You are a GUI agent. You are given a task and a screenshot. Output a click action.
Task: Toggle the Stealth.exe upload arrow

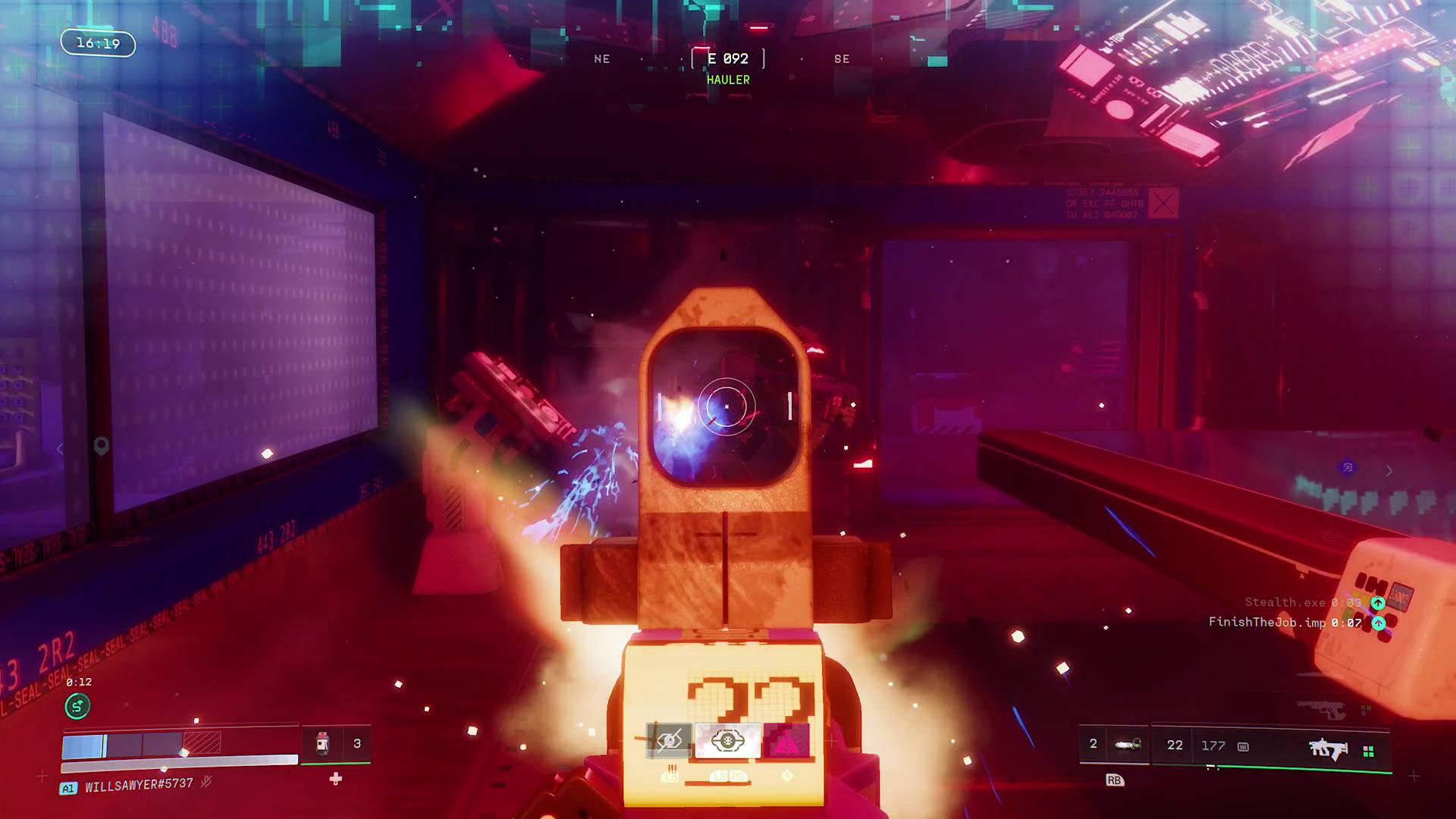(x=1378, y=602)
